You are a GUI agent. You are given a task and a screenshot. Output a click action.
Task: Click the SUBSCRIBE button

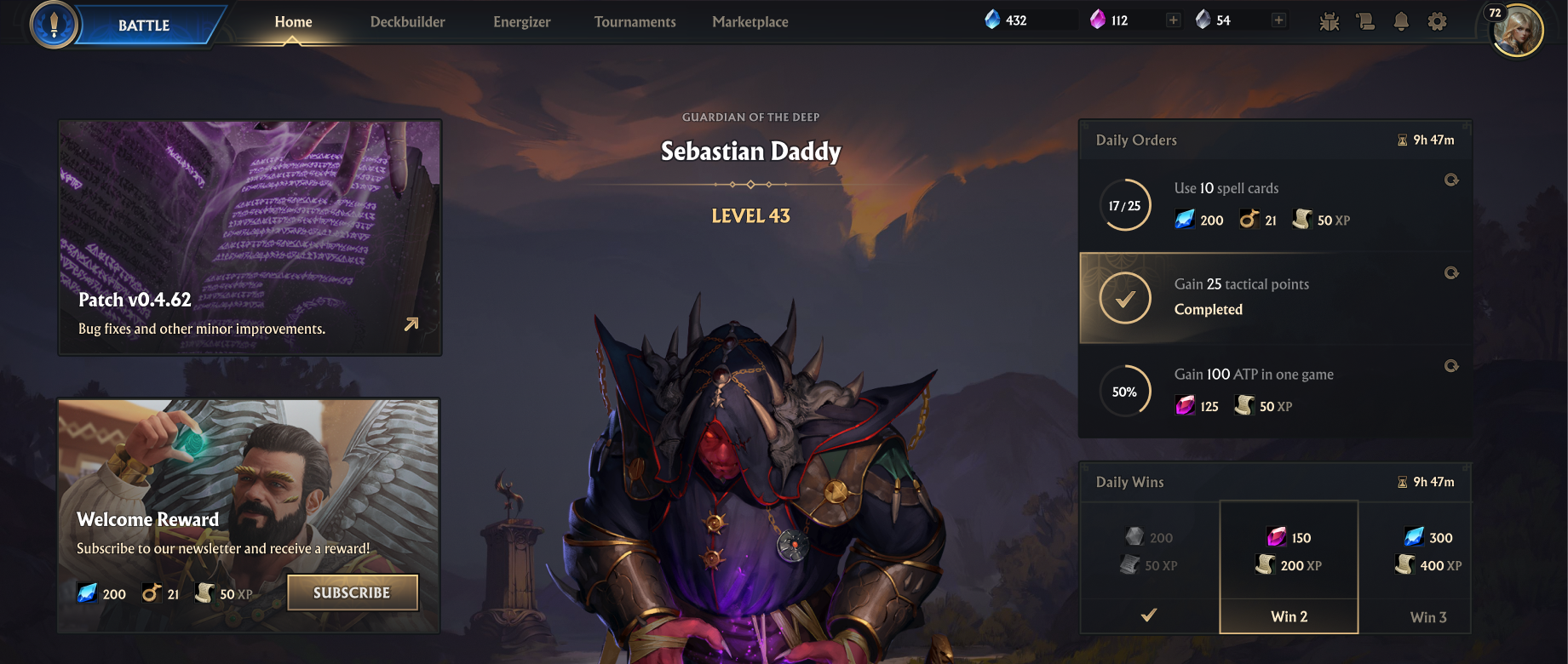(x=352, y=592)
